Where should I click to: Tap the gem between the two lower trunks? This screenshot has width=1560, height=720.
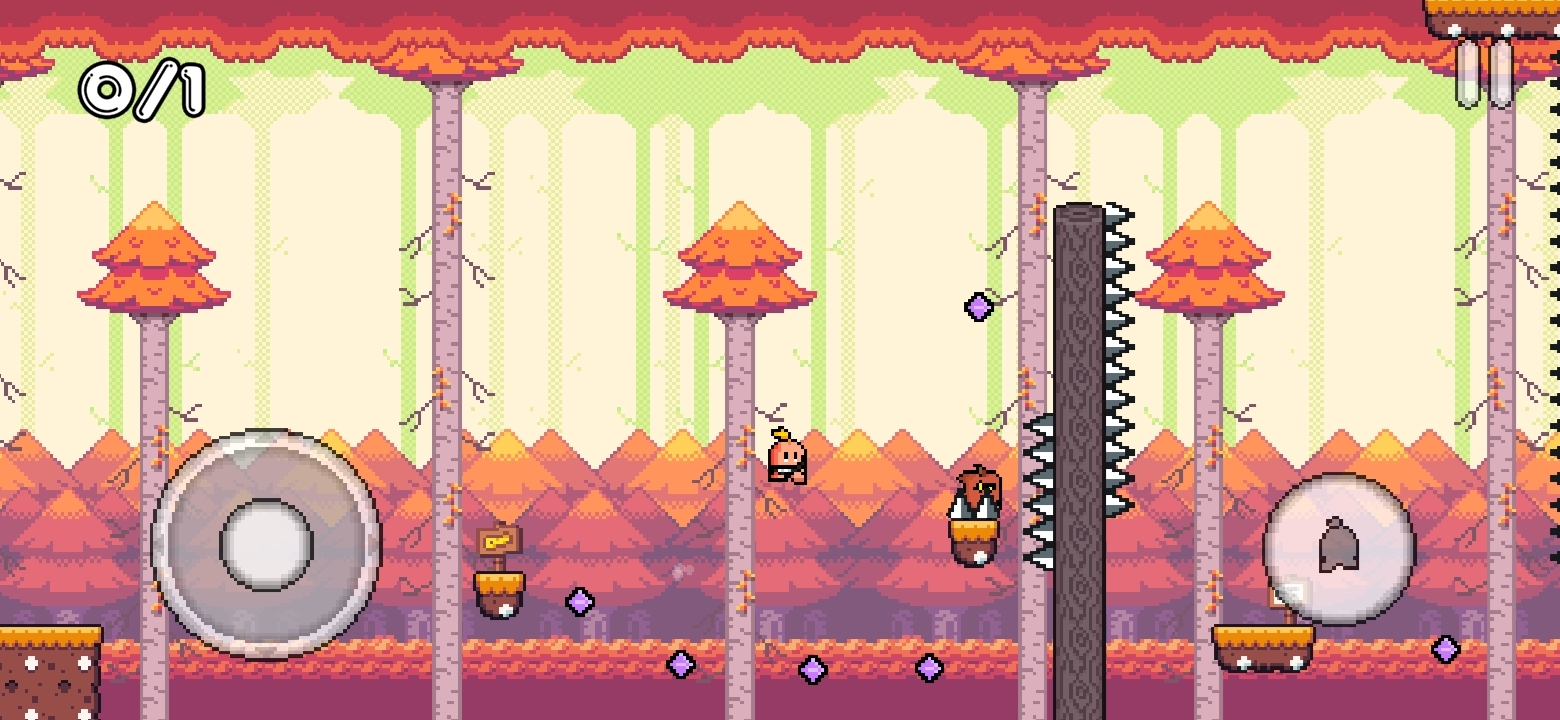[x=810, y=671]
